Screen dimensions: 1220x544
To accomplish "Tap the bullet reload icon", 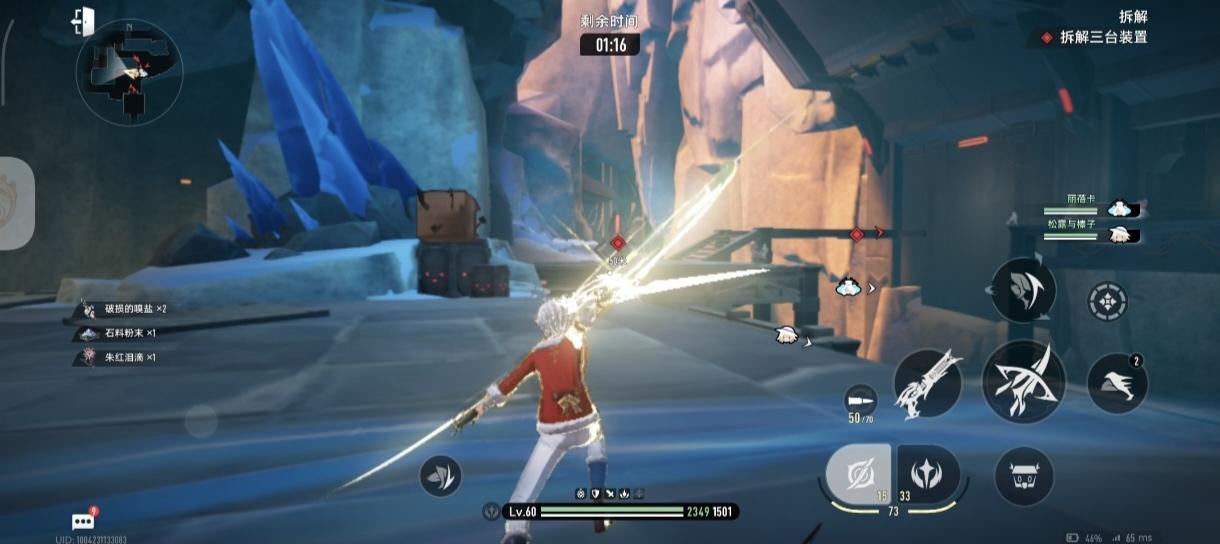I will coord(859,396).
